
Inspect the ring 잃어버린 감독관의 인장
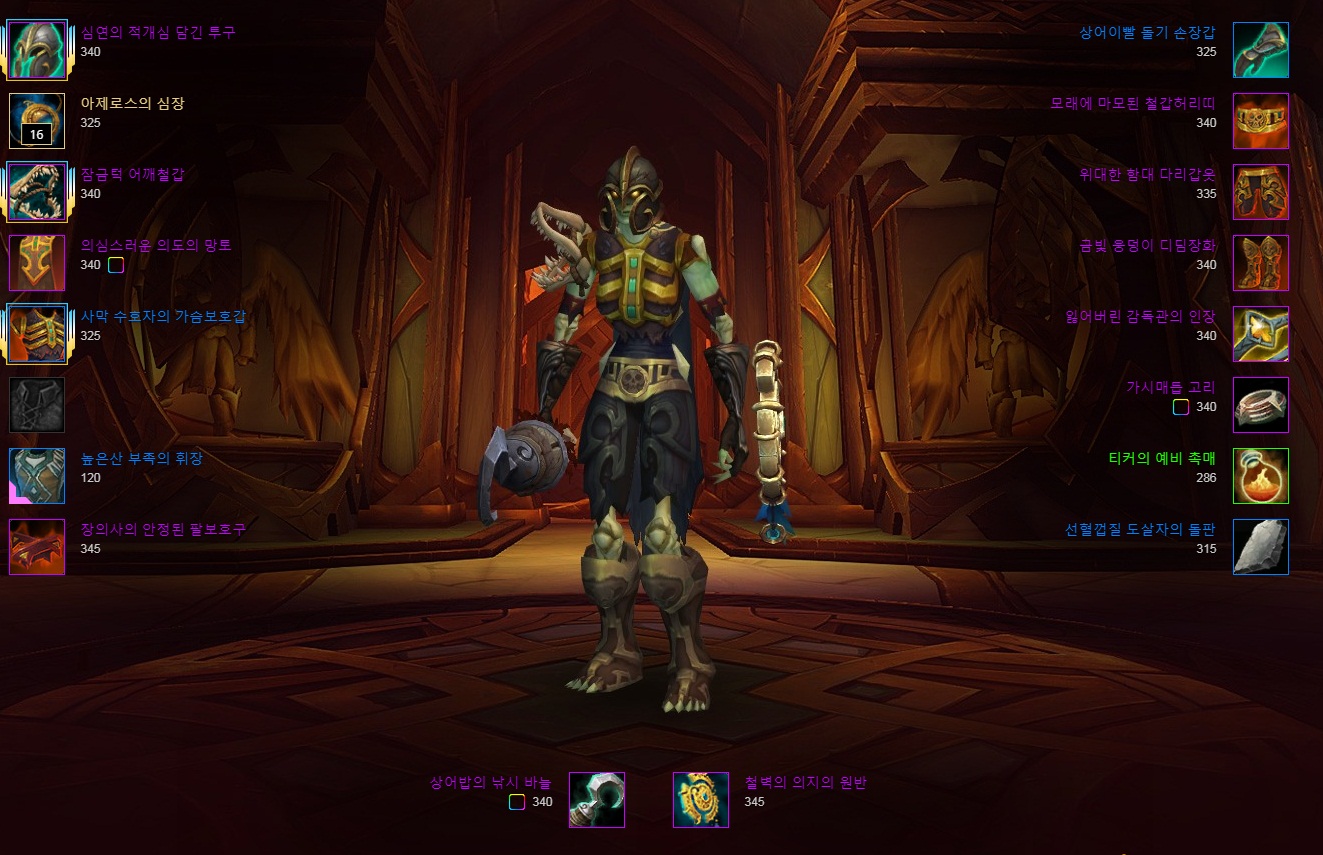[1260, 334]
